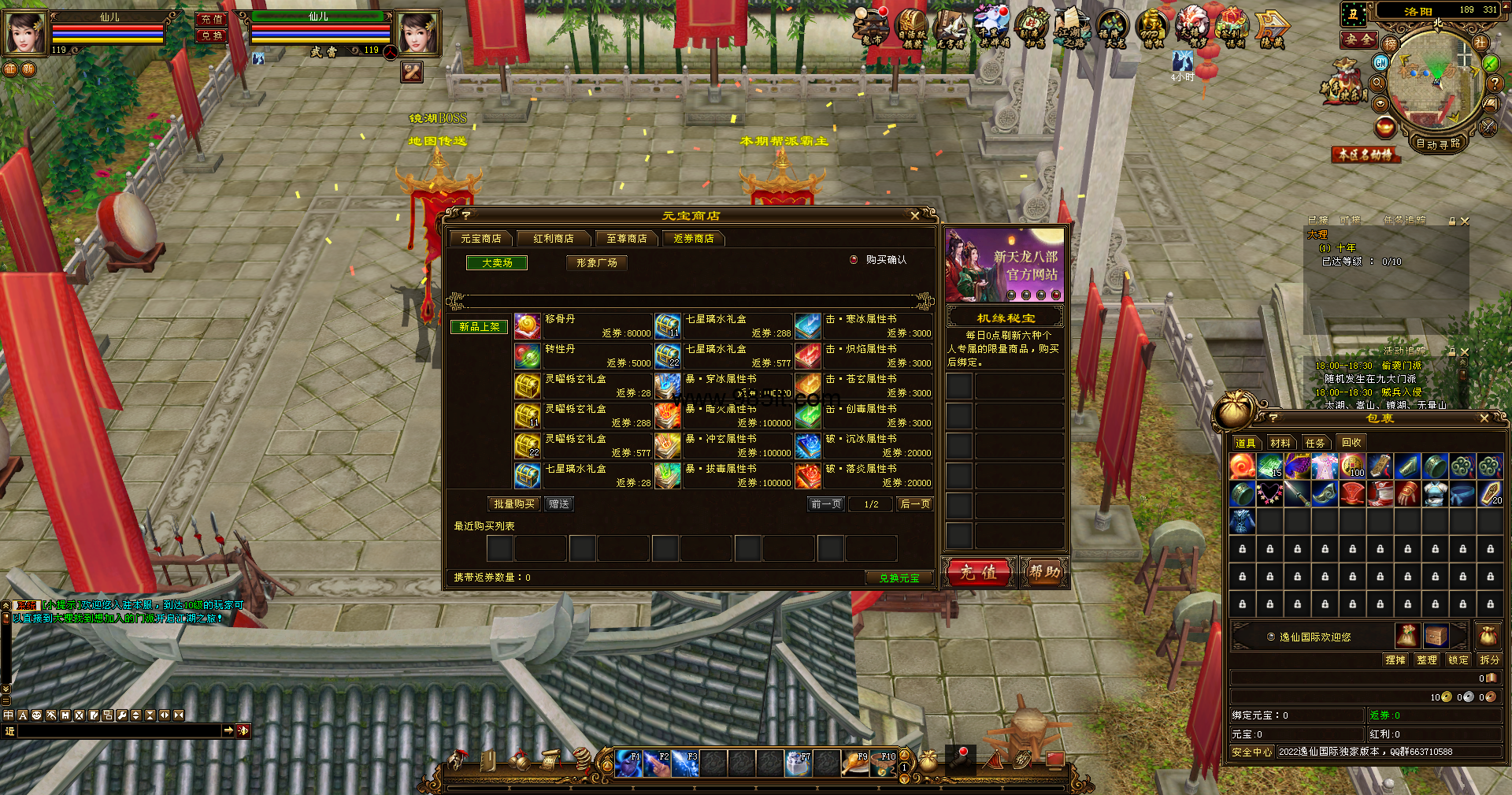Image resolution: width=1512 pixels, height=795 pixels.
Task: Open the 回收 bag tab
Action: tap(1351, 443)
